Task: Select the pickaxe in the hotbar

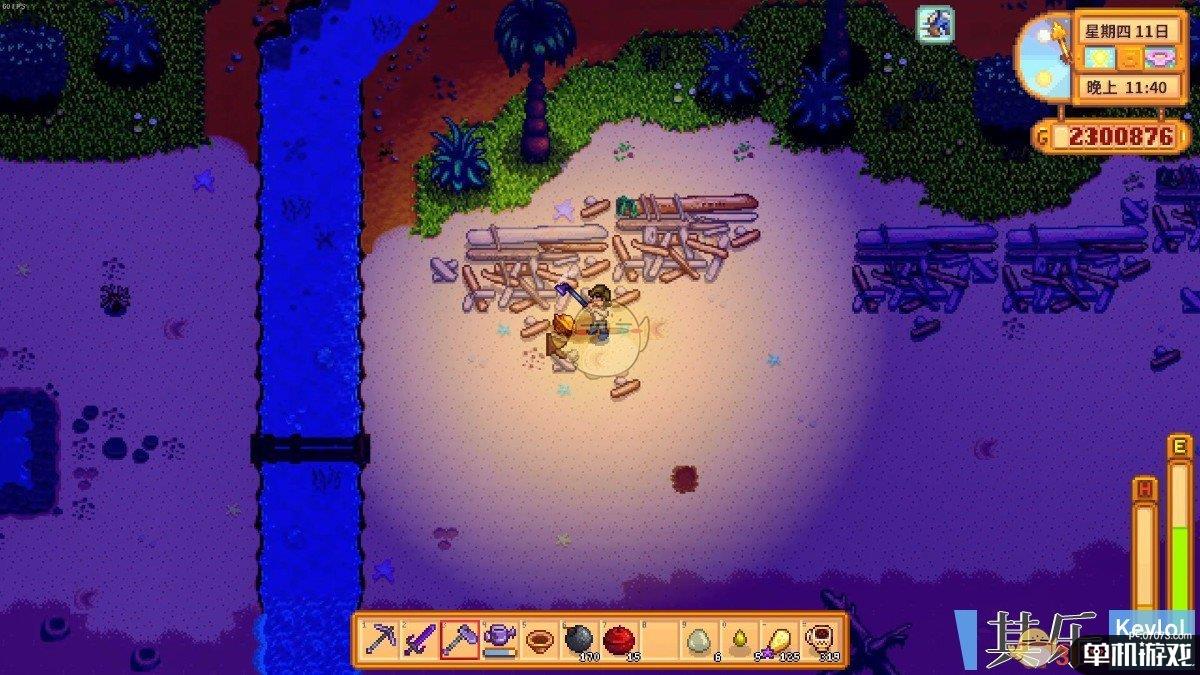Action: (380, 639)
